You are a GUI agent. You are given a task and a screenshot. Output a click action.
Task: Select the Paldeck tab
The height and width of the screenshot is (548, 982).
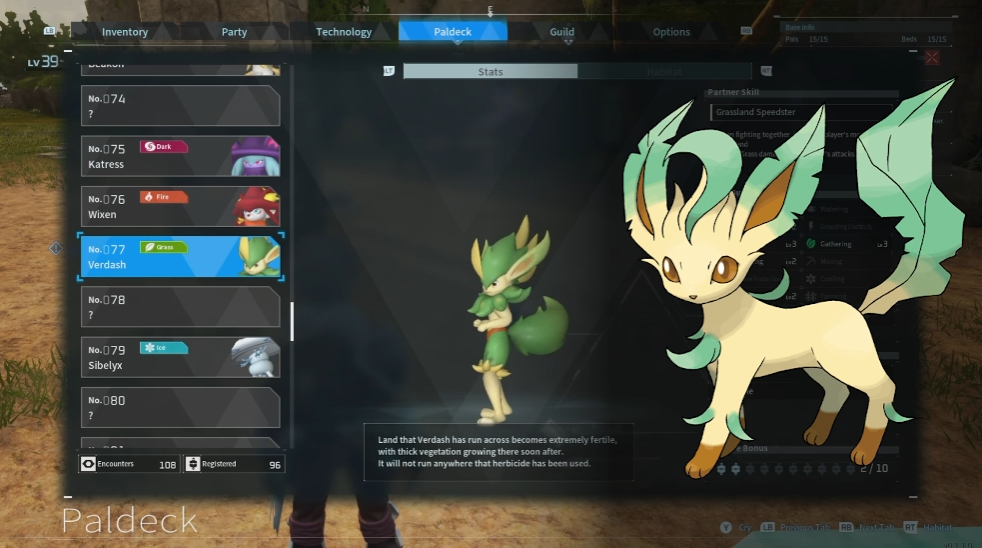click(x=452, y=32)
